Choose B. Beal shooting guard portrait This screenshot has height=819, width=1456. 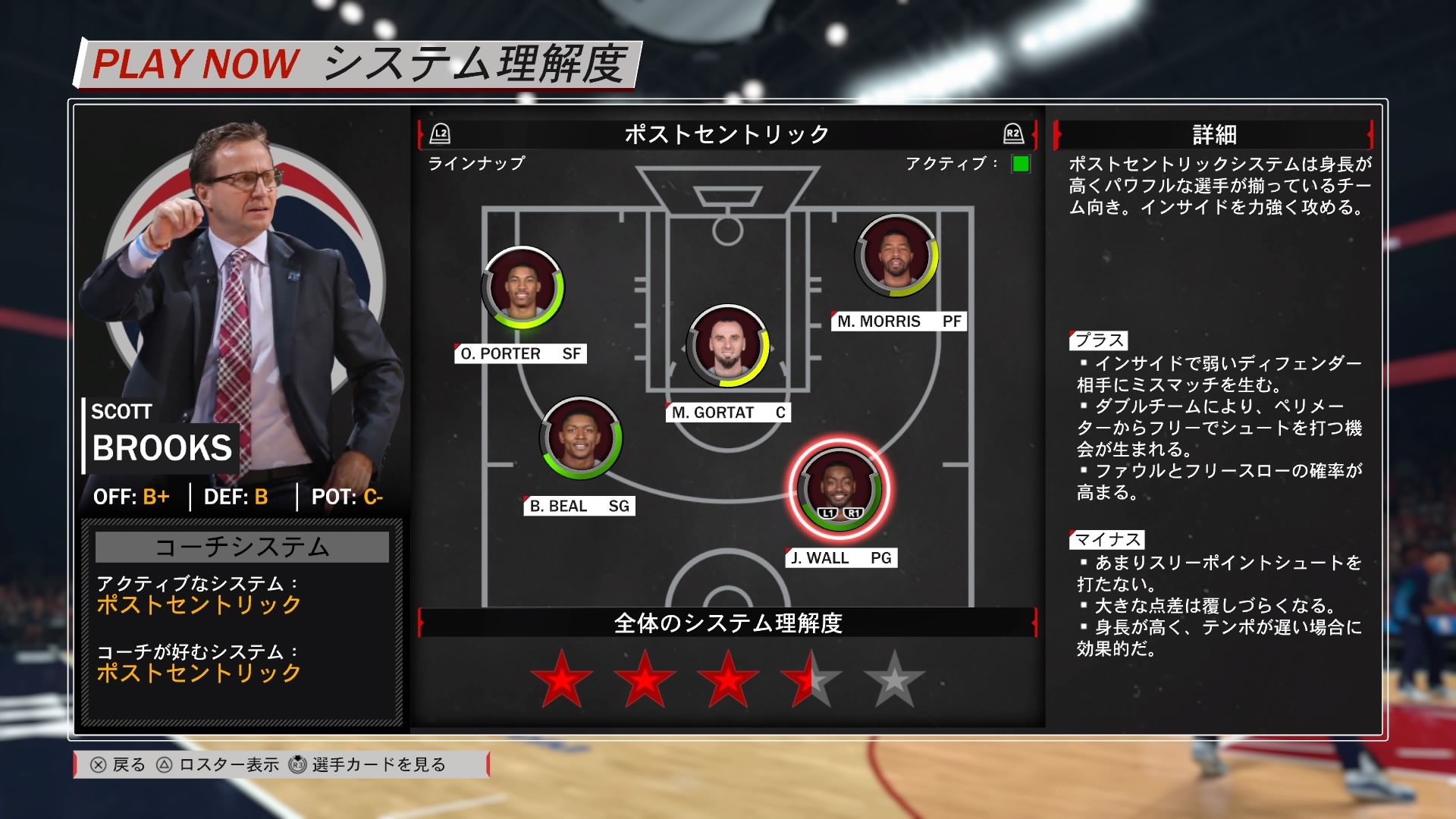581,438
